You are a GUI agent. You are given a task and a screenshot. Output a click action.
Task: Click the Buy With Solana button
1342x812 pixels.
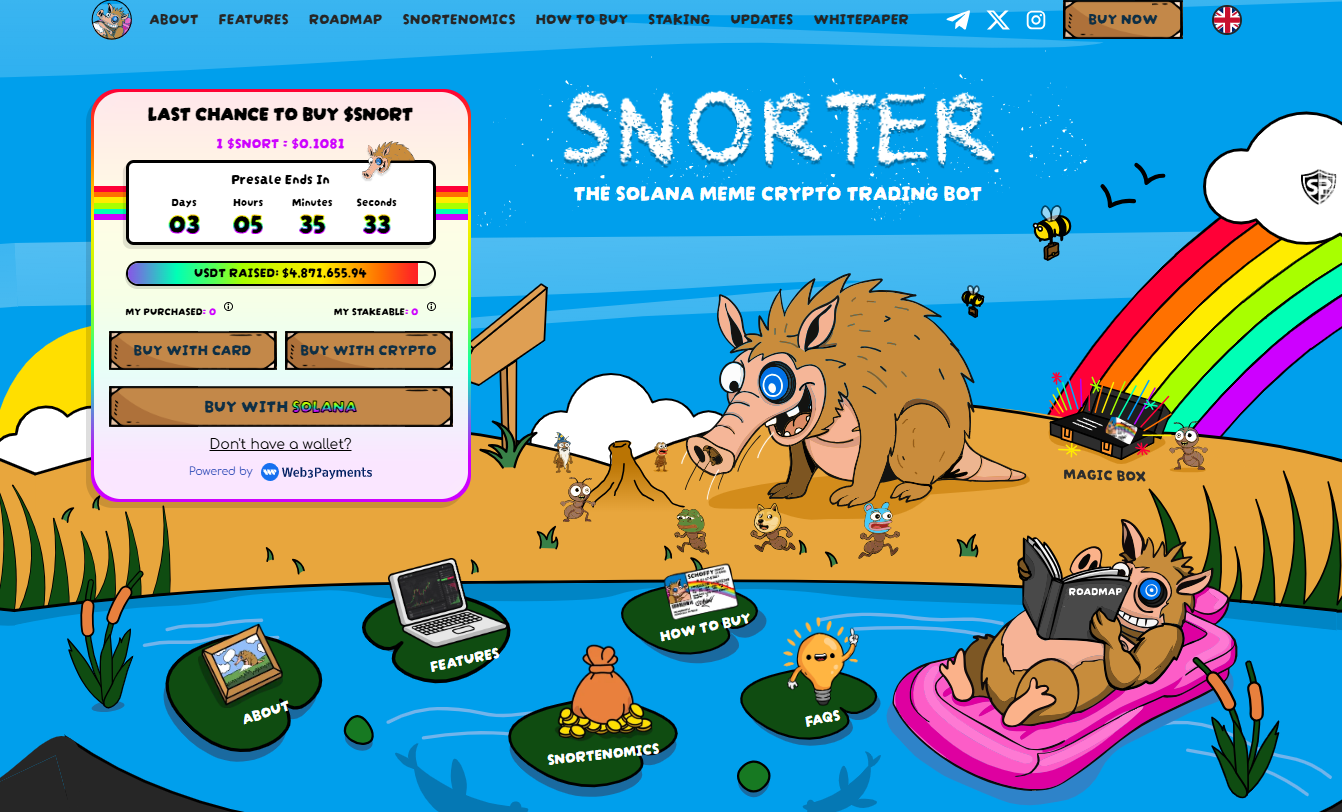(280, 407)
